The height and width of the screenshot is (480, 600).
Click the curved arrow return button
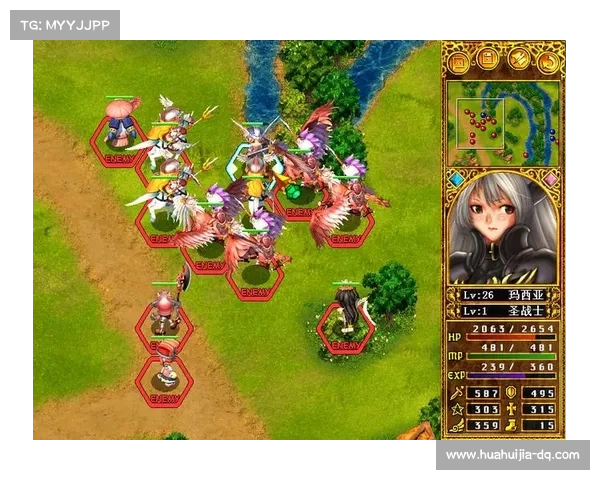click(547, 61)
